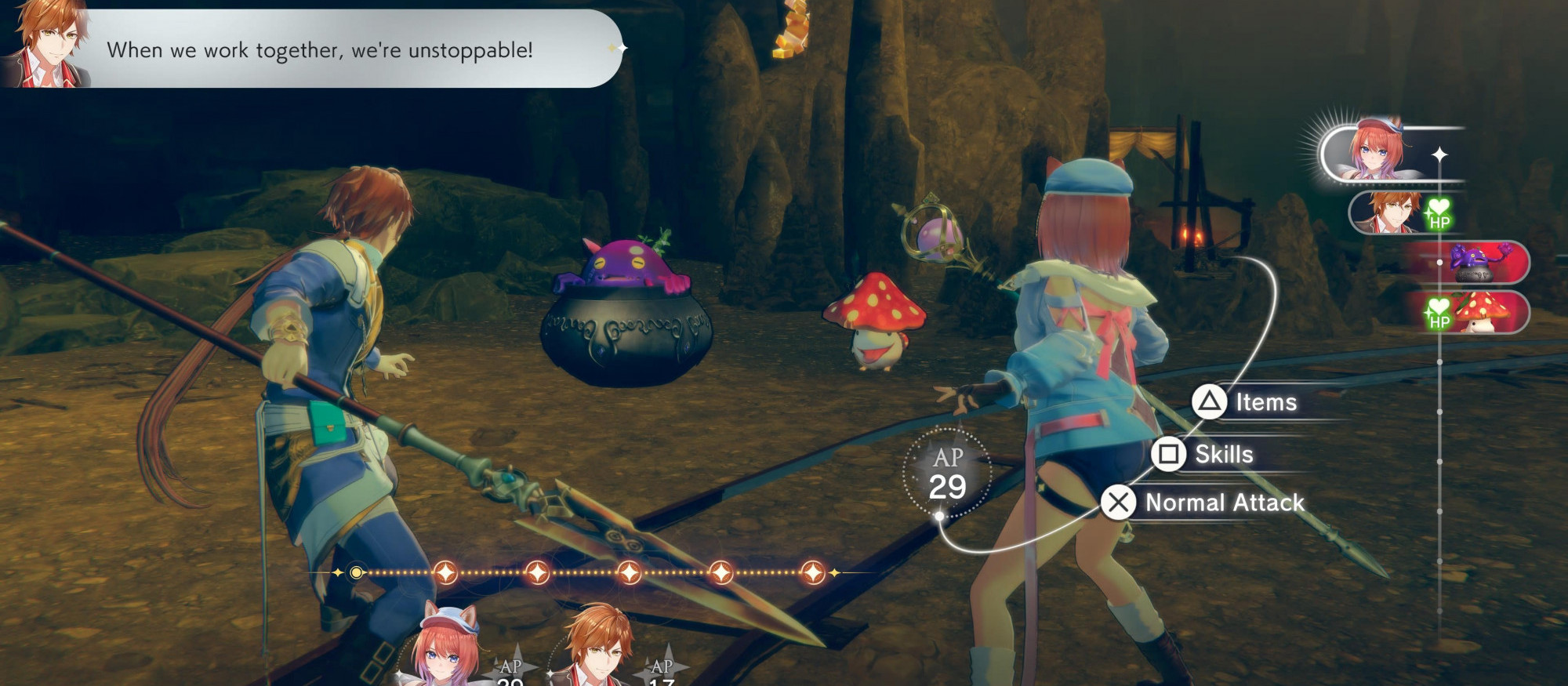Target the purple cauldron enemy turn card

coord(1475,263)
